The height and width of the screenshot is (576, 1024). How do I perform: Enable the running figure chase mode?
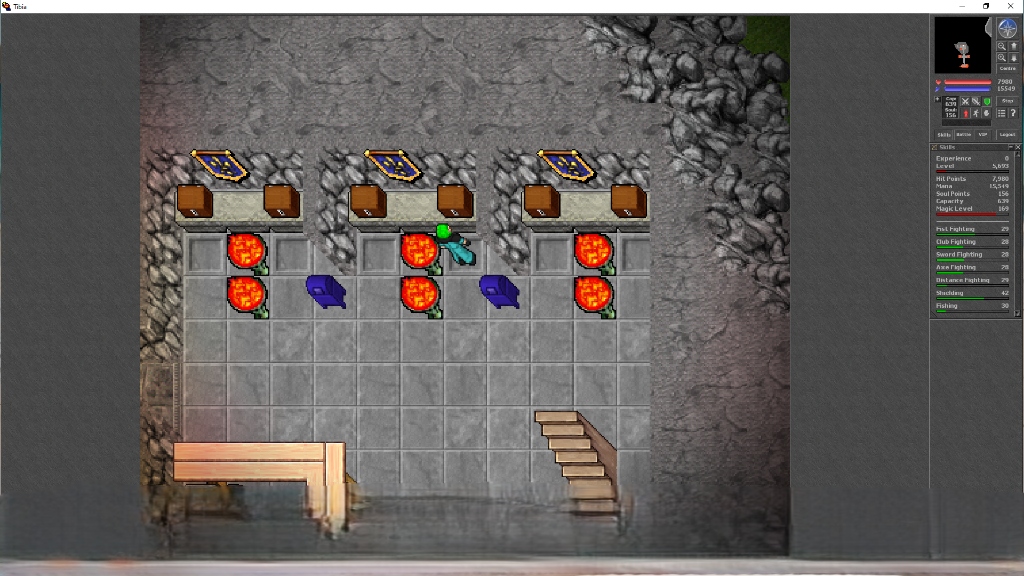click(x=976, y=113)
